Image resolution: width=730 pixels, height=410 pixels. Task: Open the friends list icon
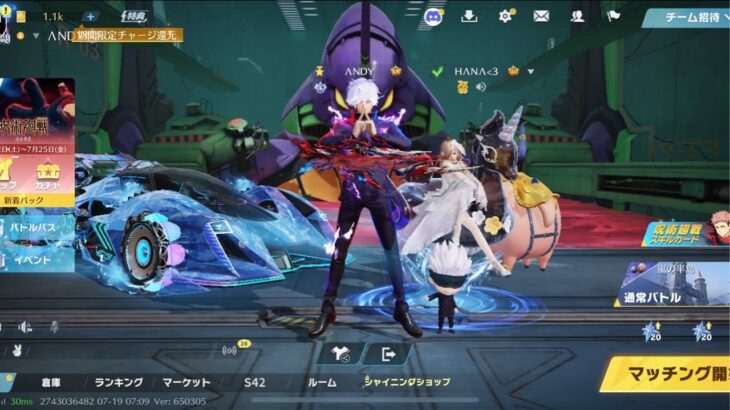(x=577, y=16)
